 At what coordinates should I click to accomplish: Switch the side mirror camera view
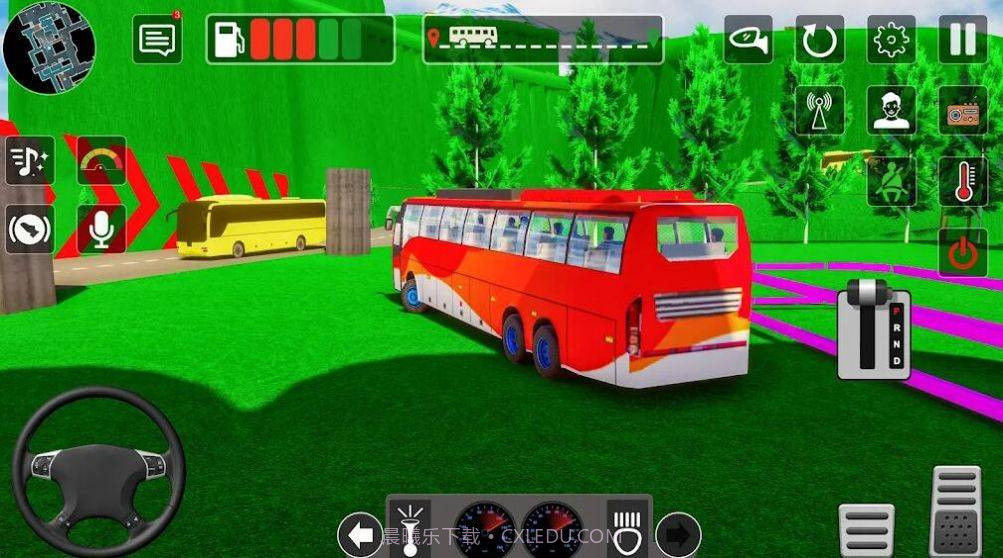point(748,39)
